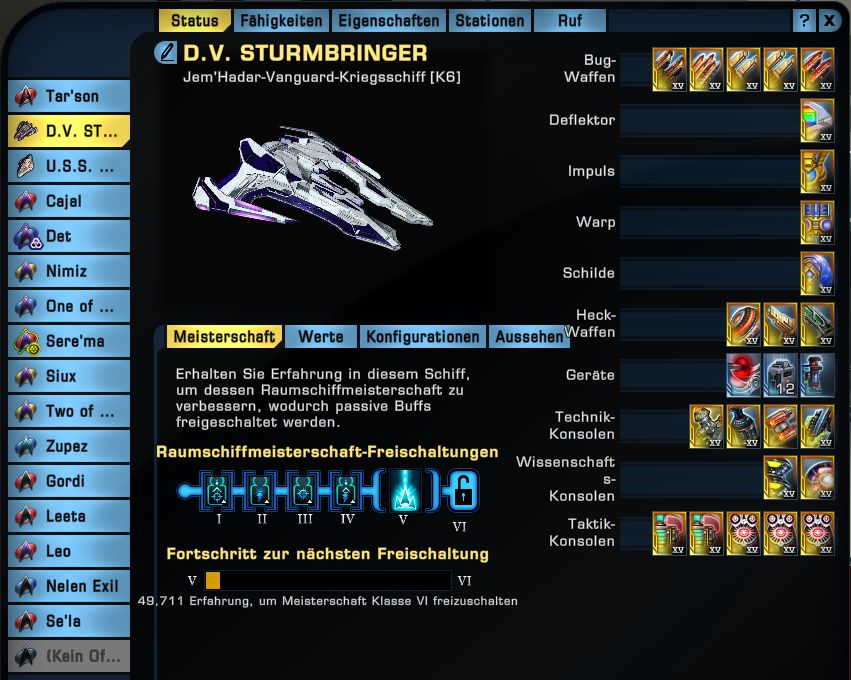Close the status window
The width and height of the screenshot is (851, 680).
(830, 20)
